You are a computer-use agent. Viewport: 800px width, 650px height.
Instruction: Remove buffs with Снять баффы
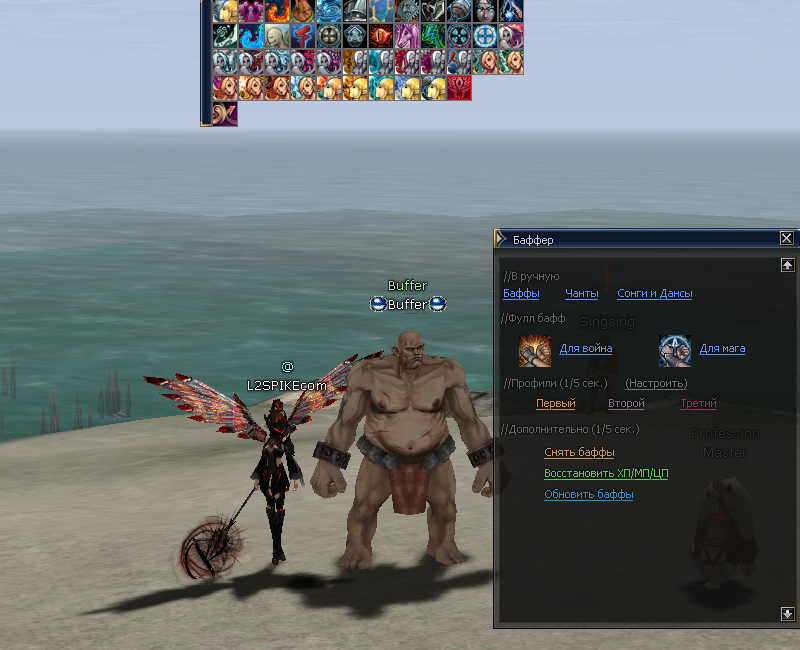point(579,453)
